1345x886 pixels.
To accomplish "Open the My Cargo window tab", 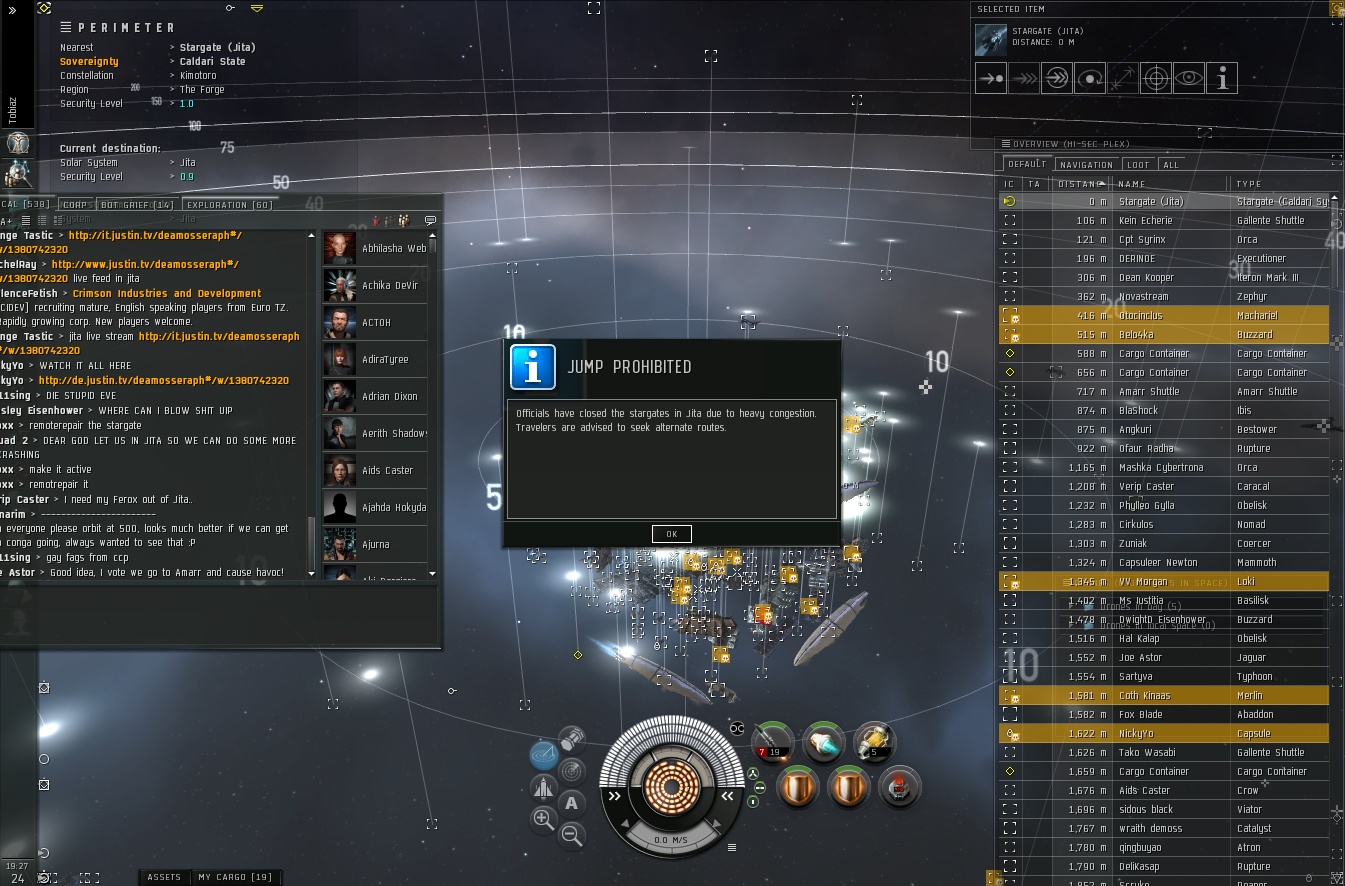I will [x=235, y=877].
